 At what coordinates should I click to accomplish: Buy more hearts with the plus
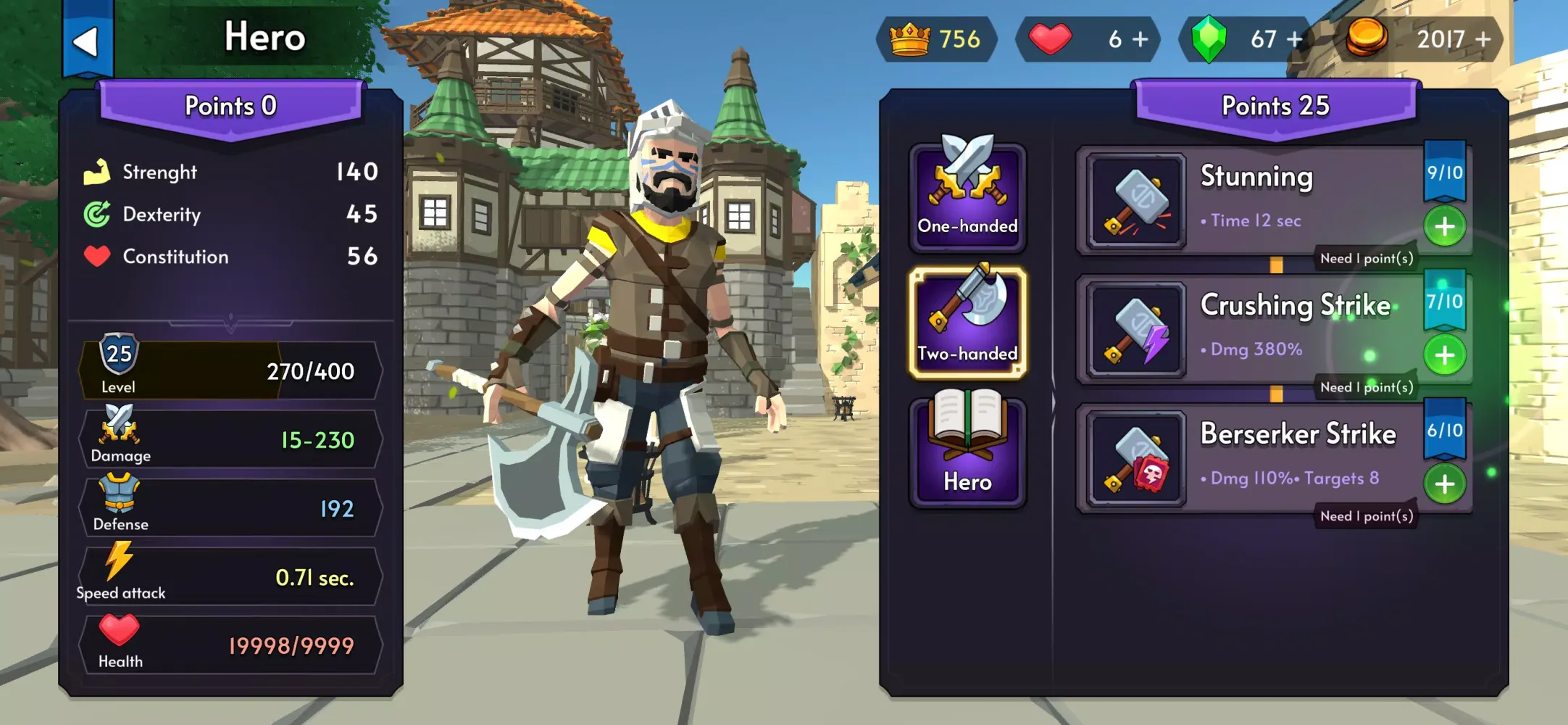1140,39
